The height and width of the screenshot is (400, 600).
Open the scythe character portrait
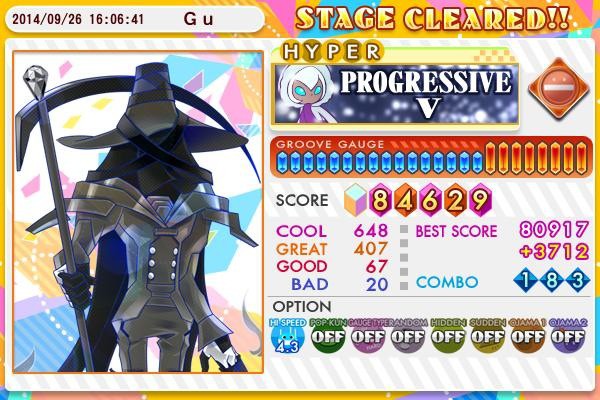(x=138, y=210)
